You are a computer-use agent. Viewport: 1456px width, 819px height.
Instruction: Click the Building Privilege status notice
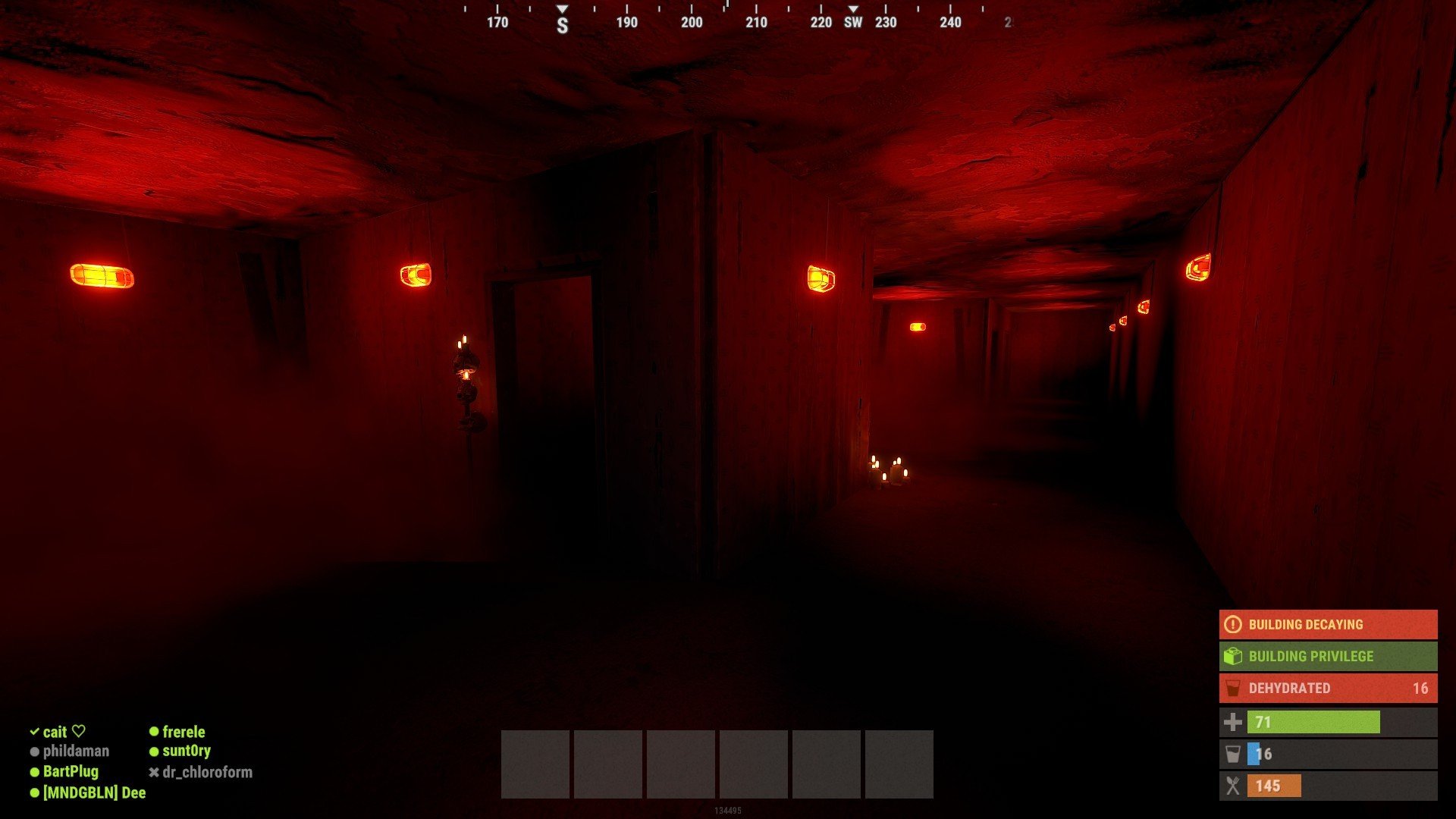pyautogui.click(x=1327, y=657)
